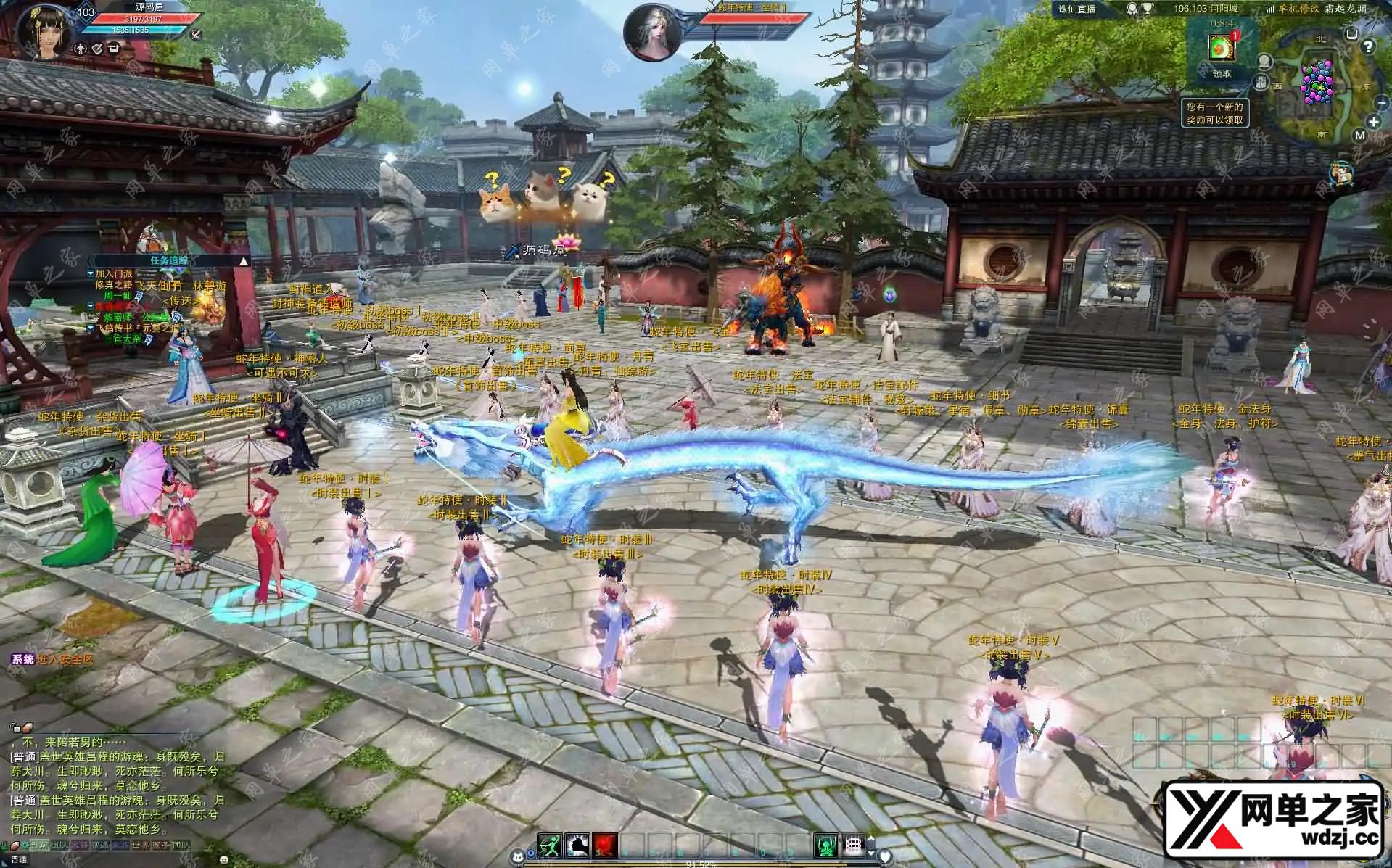This screenshot has height=868, width=1392.
Task: Open the chat emoji smiley picker
Action: pos(223,861)
